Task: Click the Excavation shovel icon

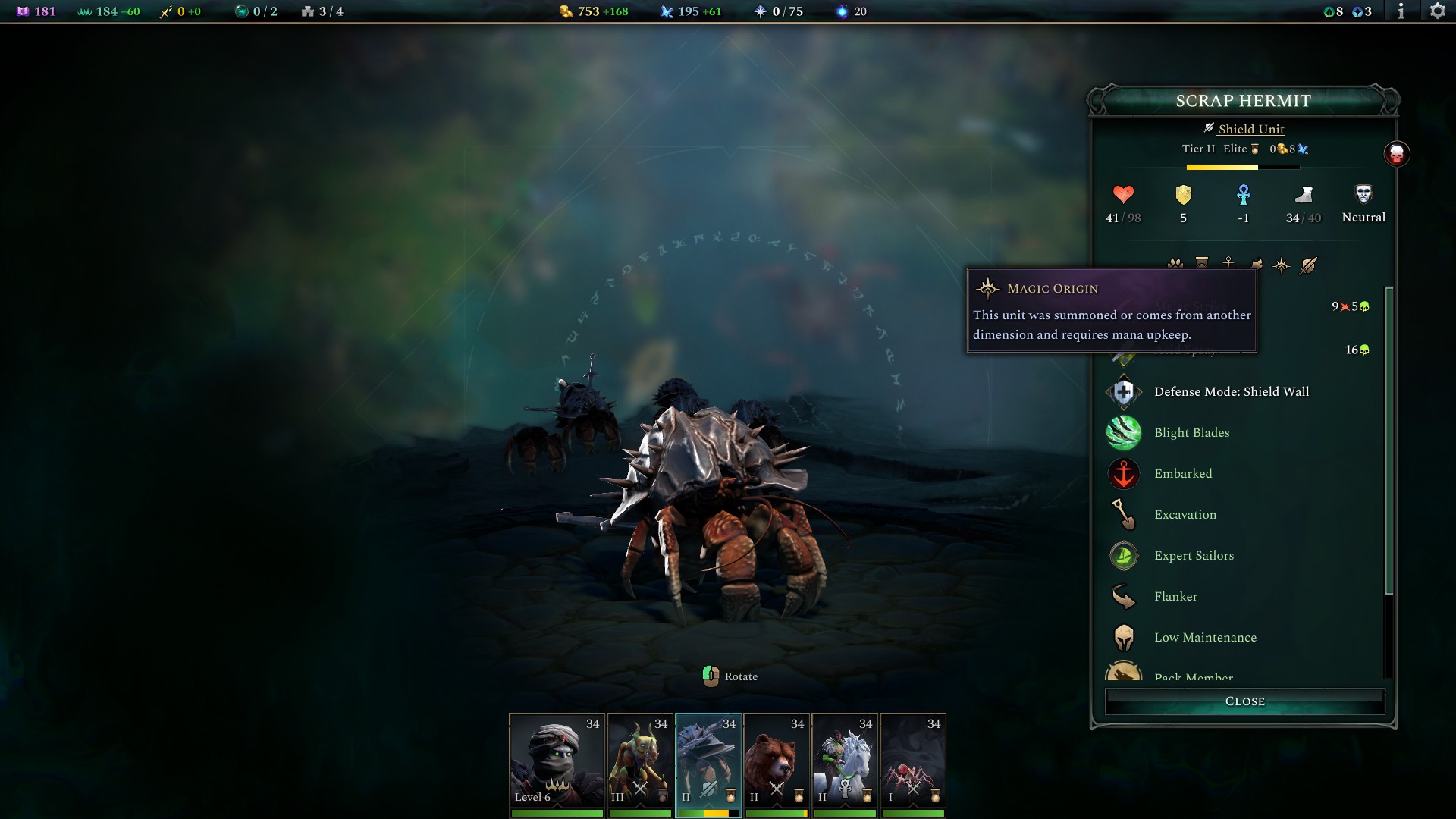Action: tap(1124, 514)
